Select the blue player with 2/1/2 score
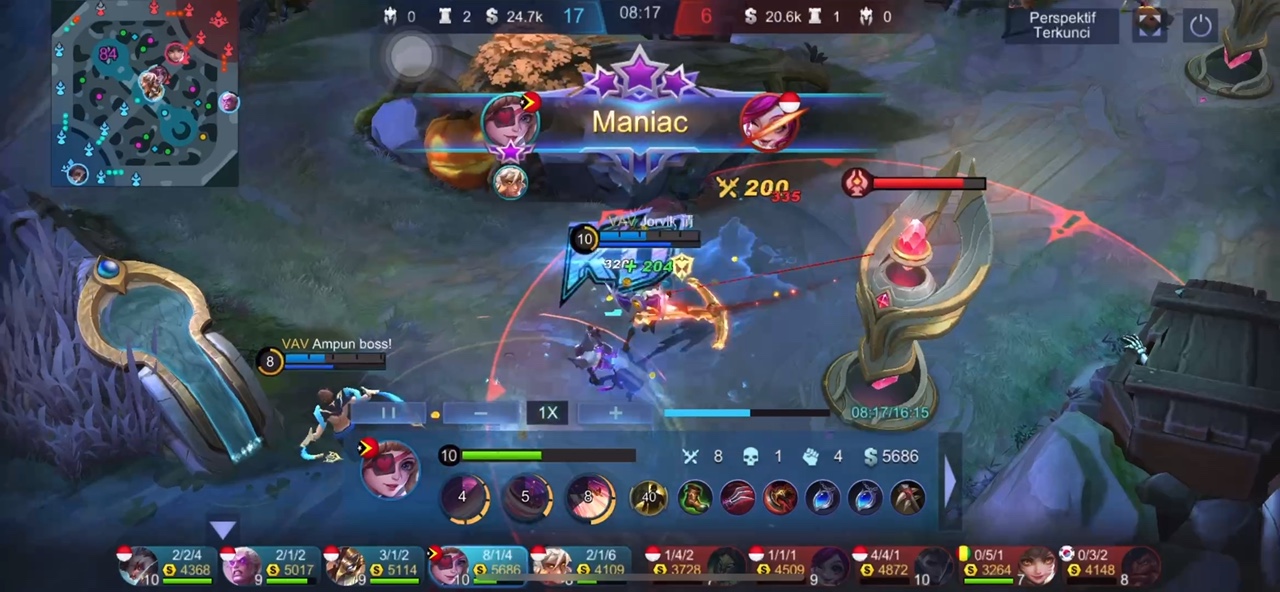The height and width of the screenshot is (592, 1280). point(269,565)
